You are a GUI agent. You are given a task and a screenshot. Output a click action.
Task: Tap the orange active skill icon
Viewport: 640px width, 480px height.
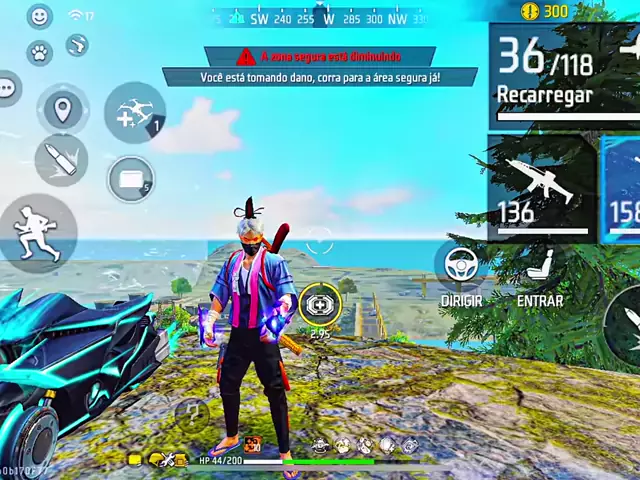pyautogui.click(x=252, y=444)
